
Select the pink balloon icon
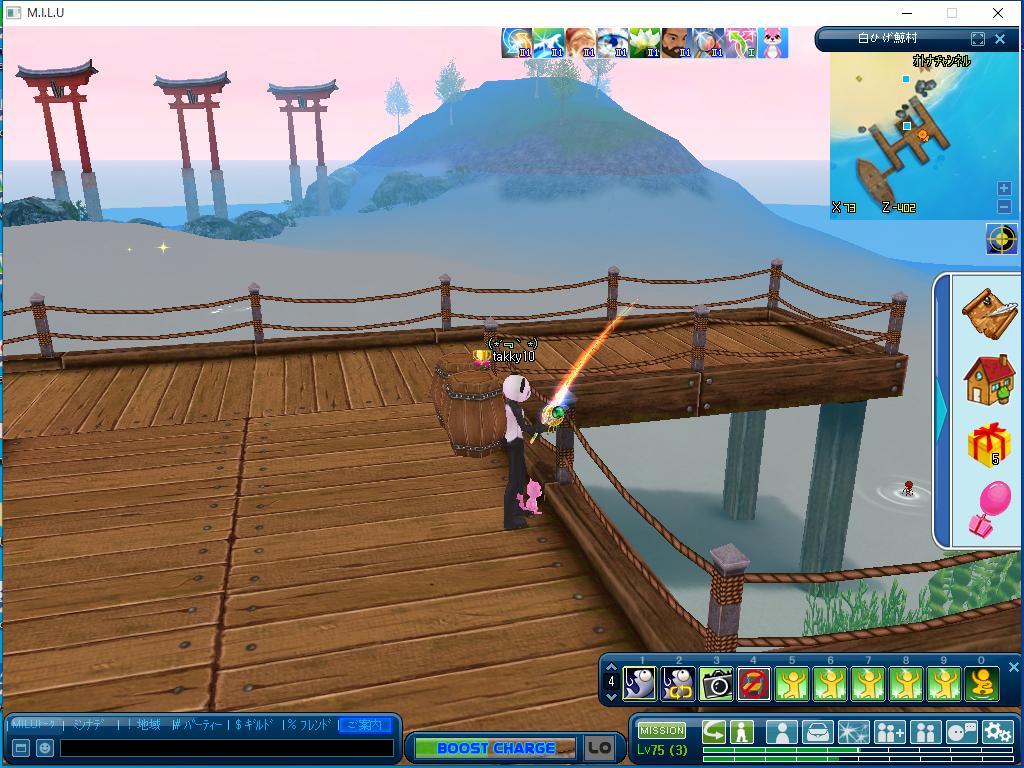[989, 509]
